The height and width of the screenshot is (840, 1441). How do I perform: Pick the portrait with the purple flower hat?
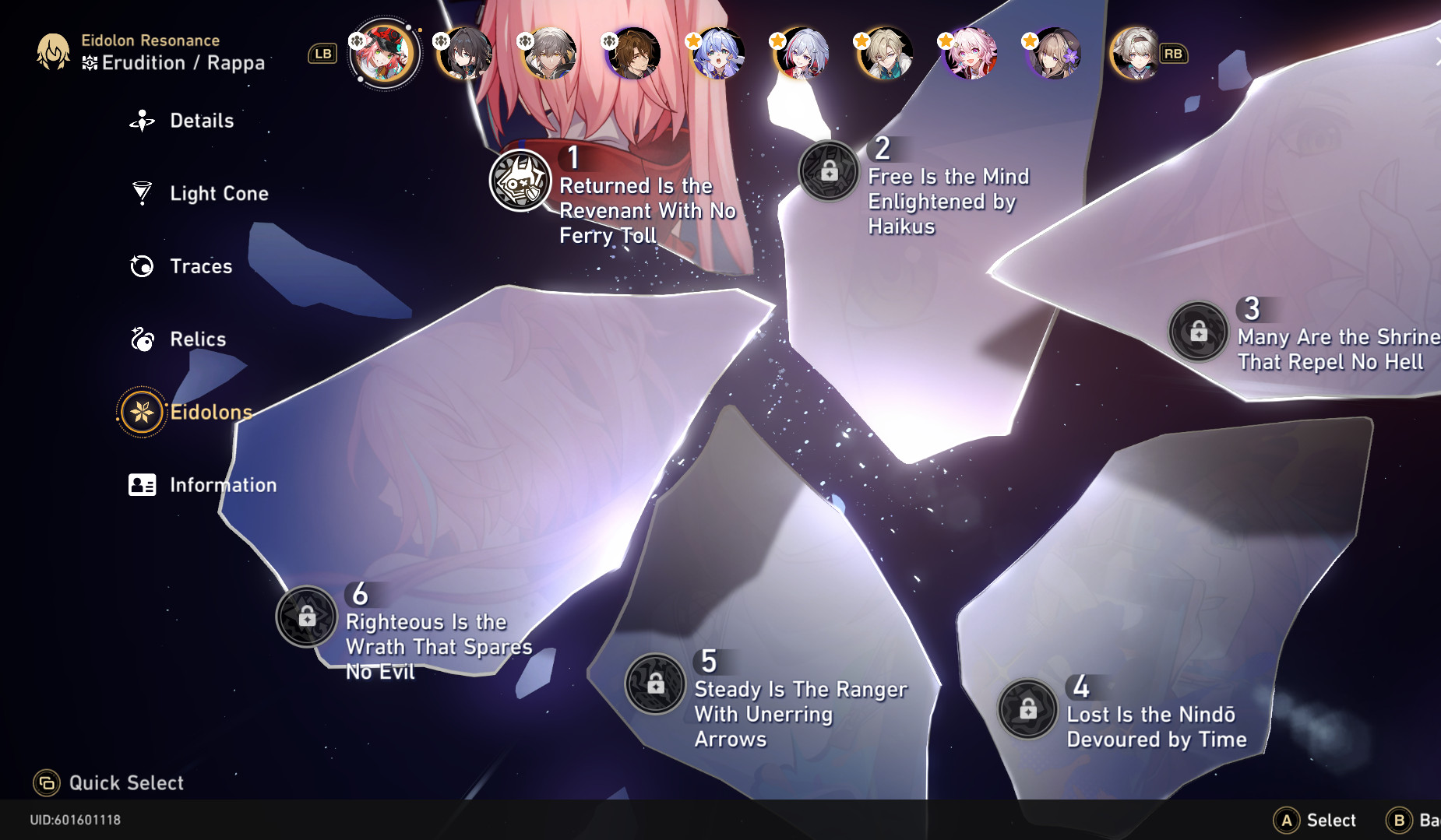tap(1053, 54)
